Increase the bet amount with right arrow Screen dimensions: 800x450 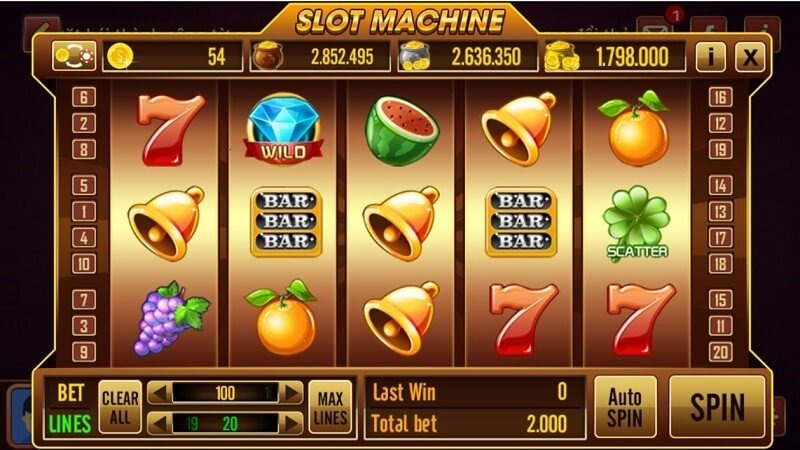[291, 393]
